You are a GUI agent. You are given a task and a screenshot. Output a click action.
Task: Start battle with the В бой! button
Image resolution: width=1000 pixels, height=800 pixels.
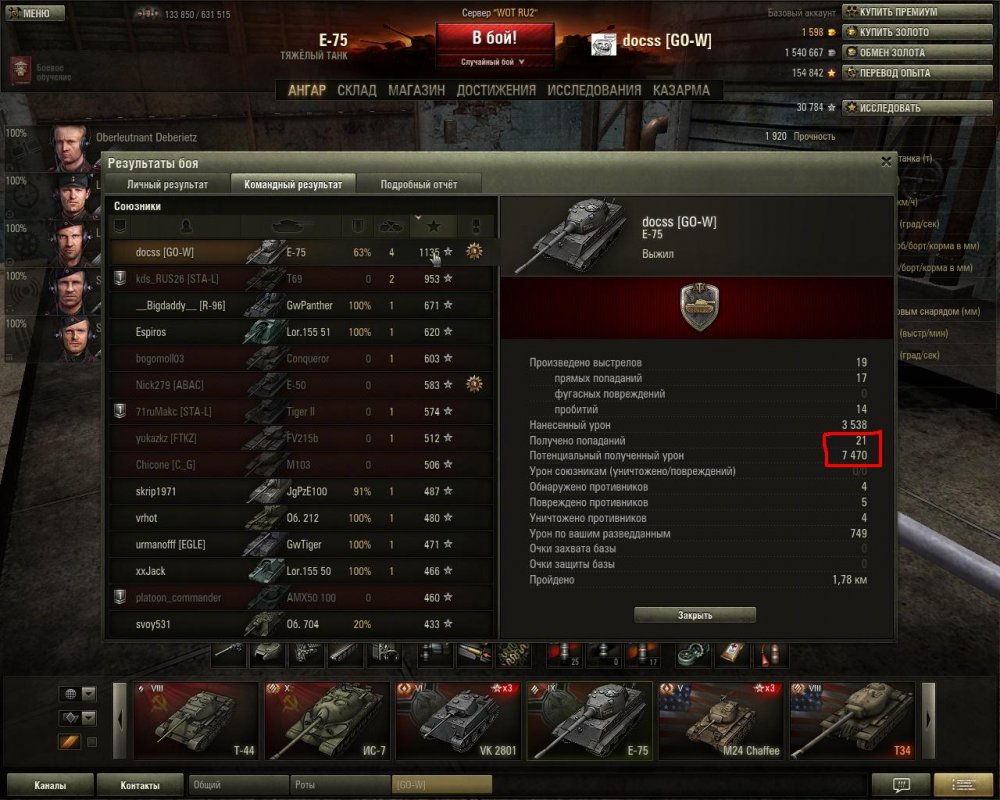point(495,38)
